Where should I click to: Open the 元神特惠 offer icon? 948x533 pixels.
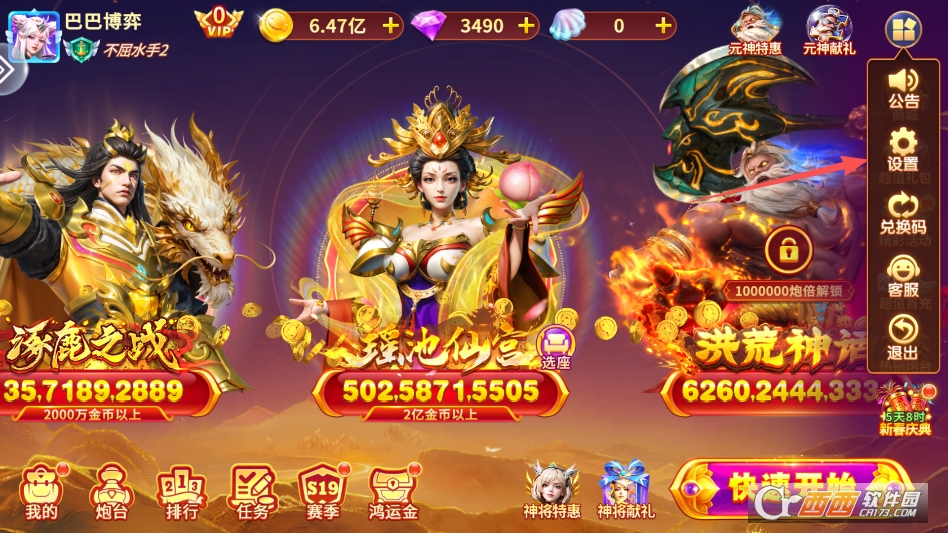point(755,30)
